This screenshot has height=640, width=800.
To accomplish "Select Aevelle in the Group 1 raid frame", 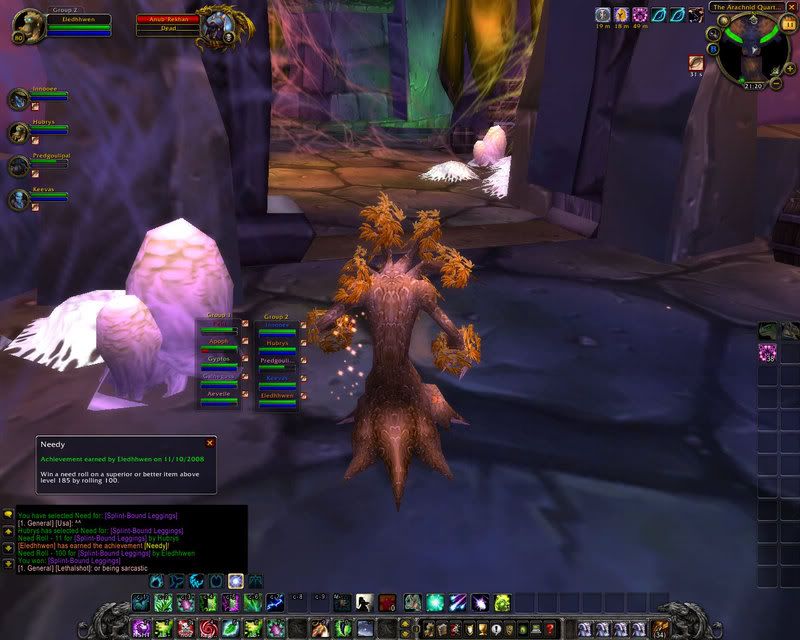I will point(218,395).
